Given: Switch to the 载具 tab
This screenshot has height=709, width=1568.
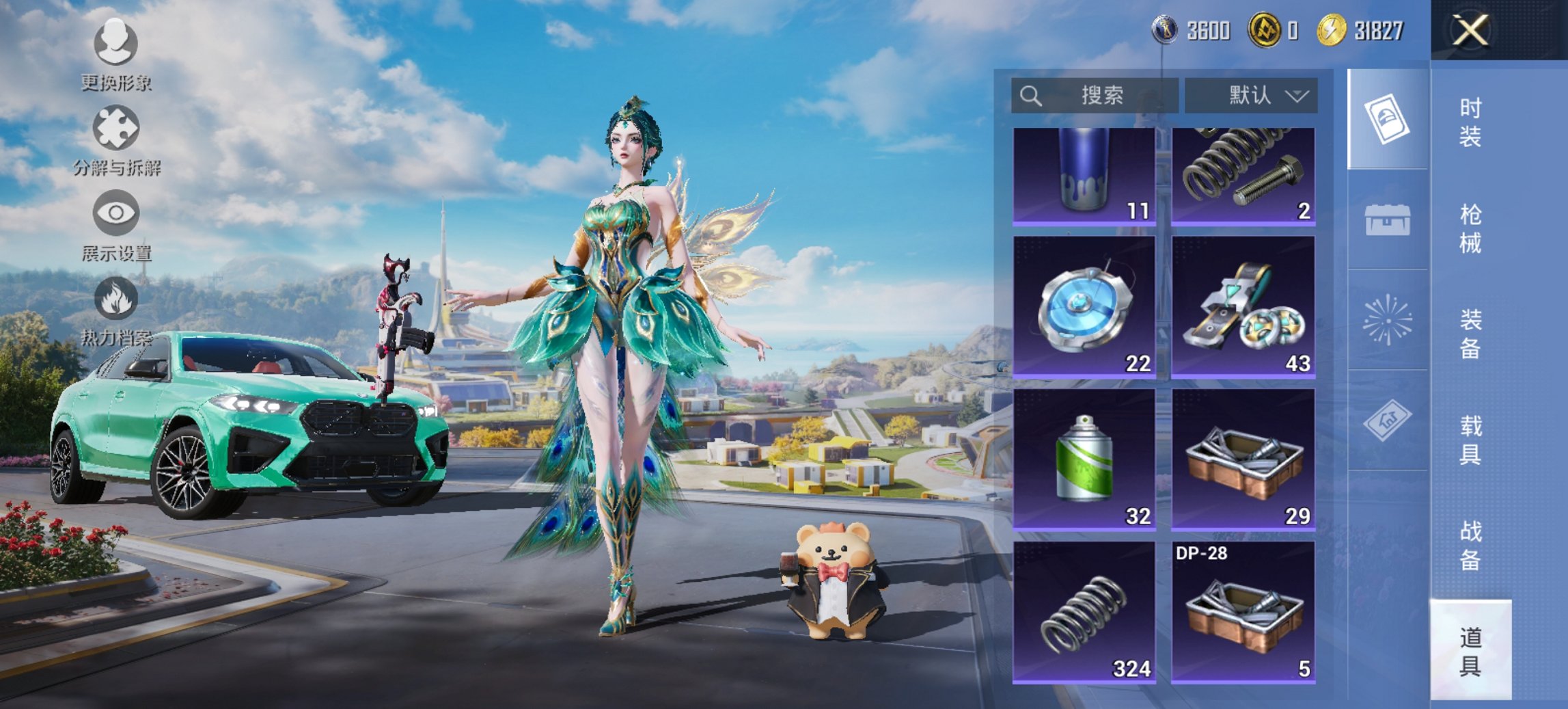Looking at the screenshot, I should point(1470,441).
